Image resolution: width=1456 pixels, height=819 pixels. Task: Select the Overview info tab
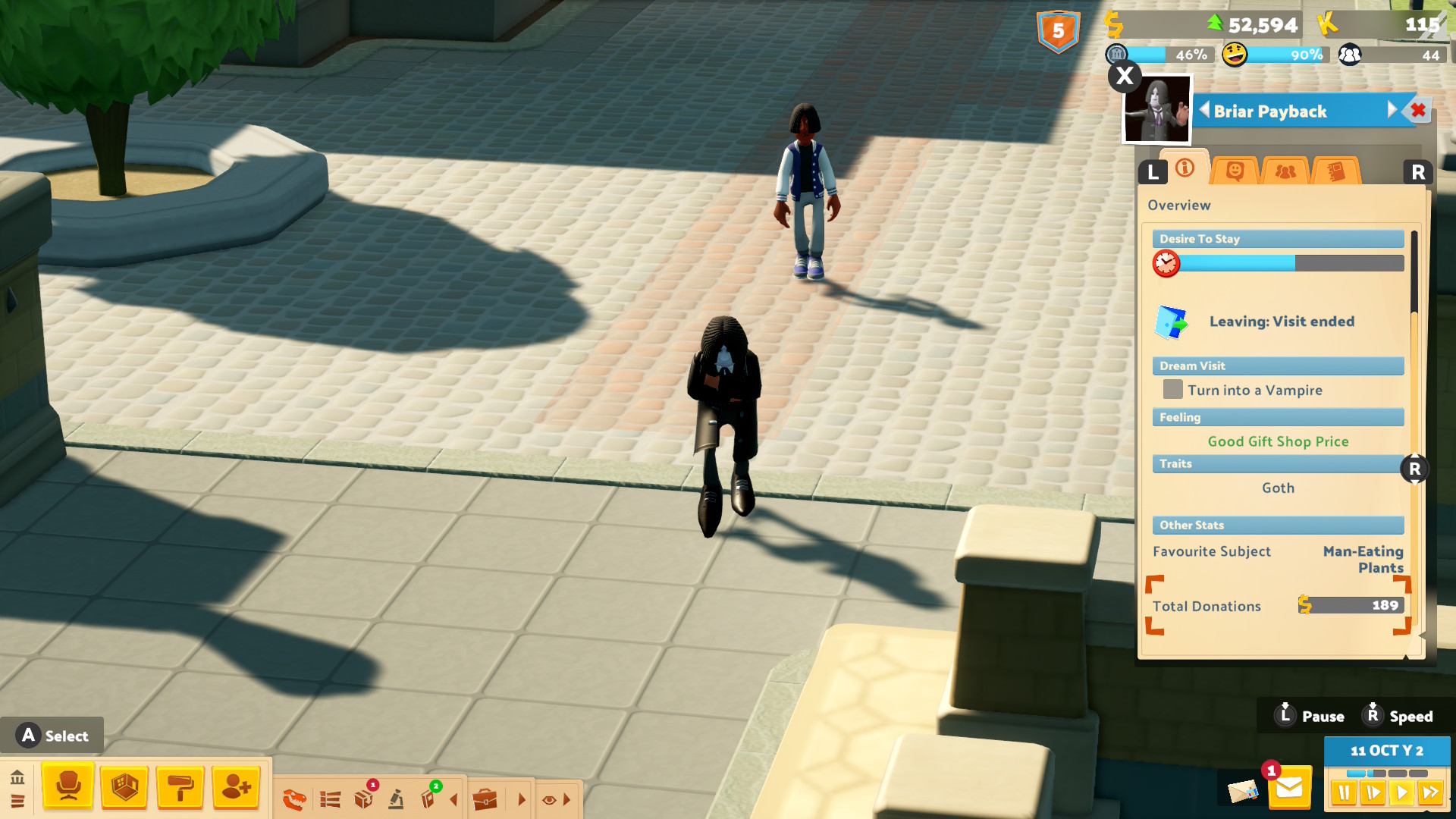coord(1185,168)
